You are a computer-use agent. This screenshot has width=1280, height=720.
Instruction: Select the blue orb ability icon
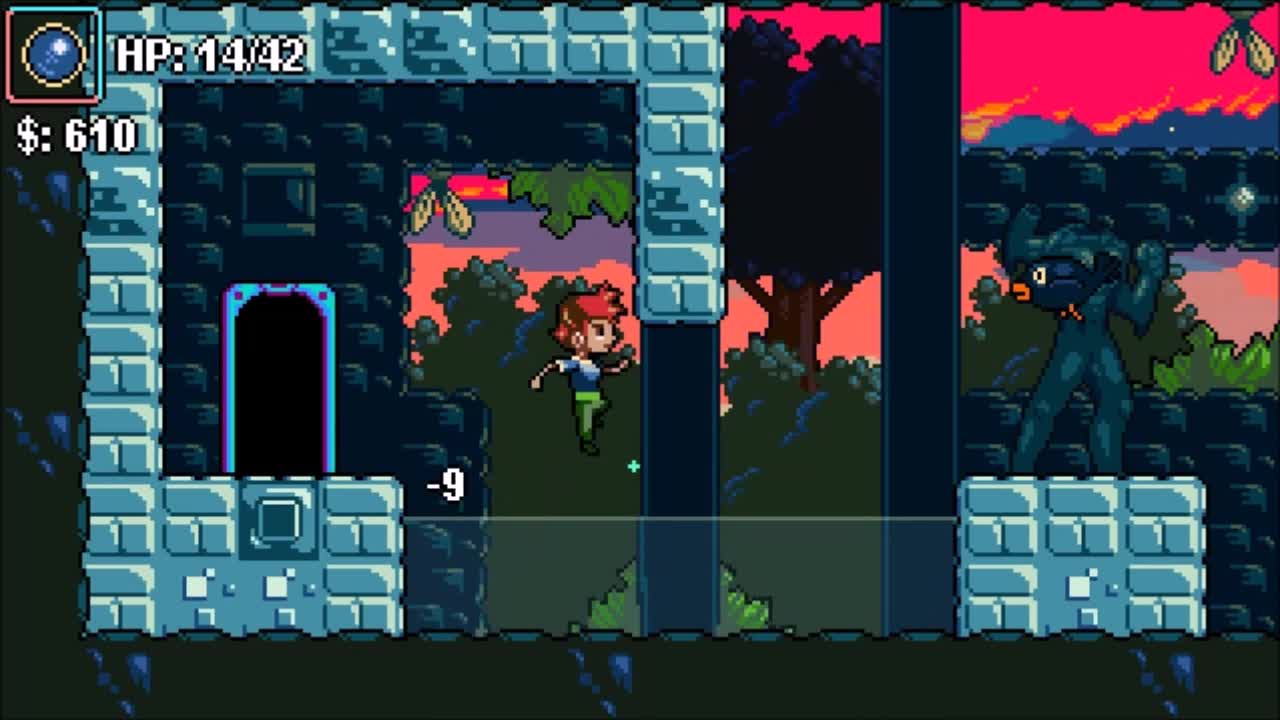[x=55, y=52]
